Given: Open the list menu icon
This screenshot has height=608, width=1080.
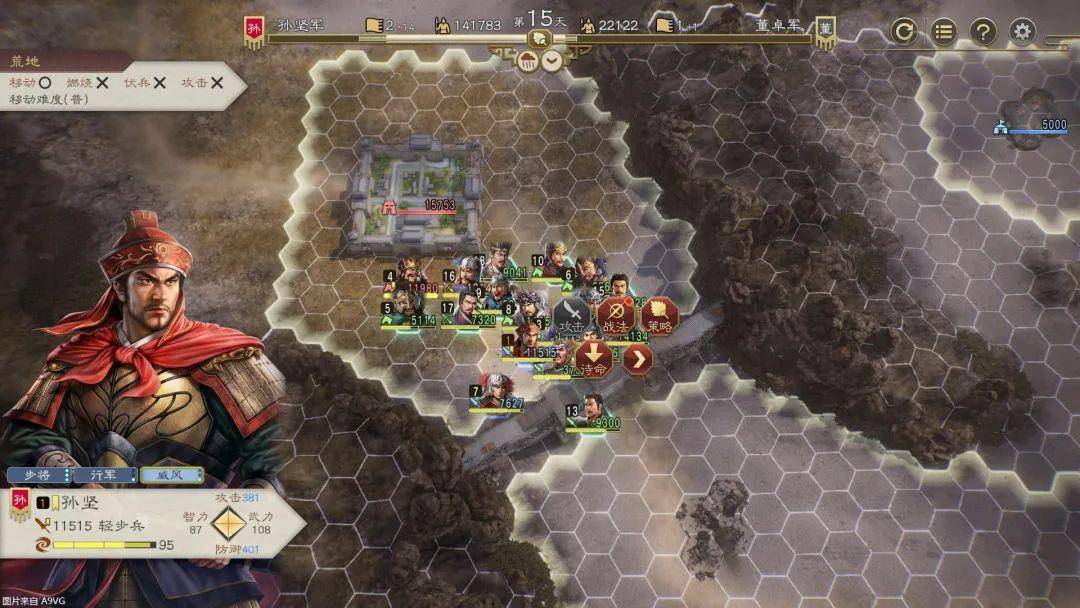Looking at the screenshot, I should coord(944,31).
